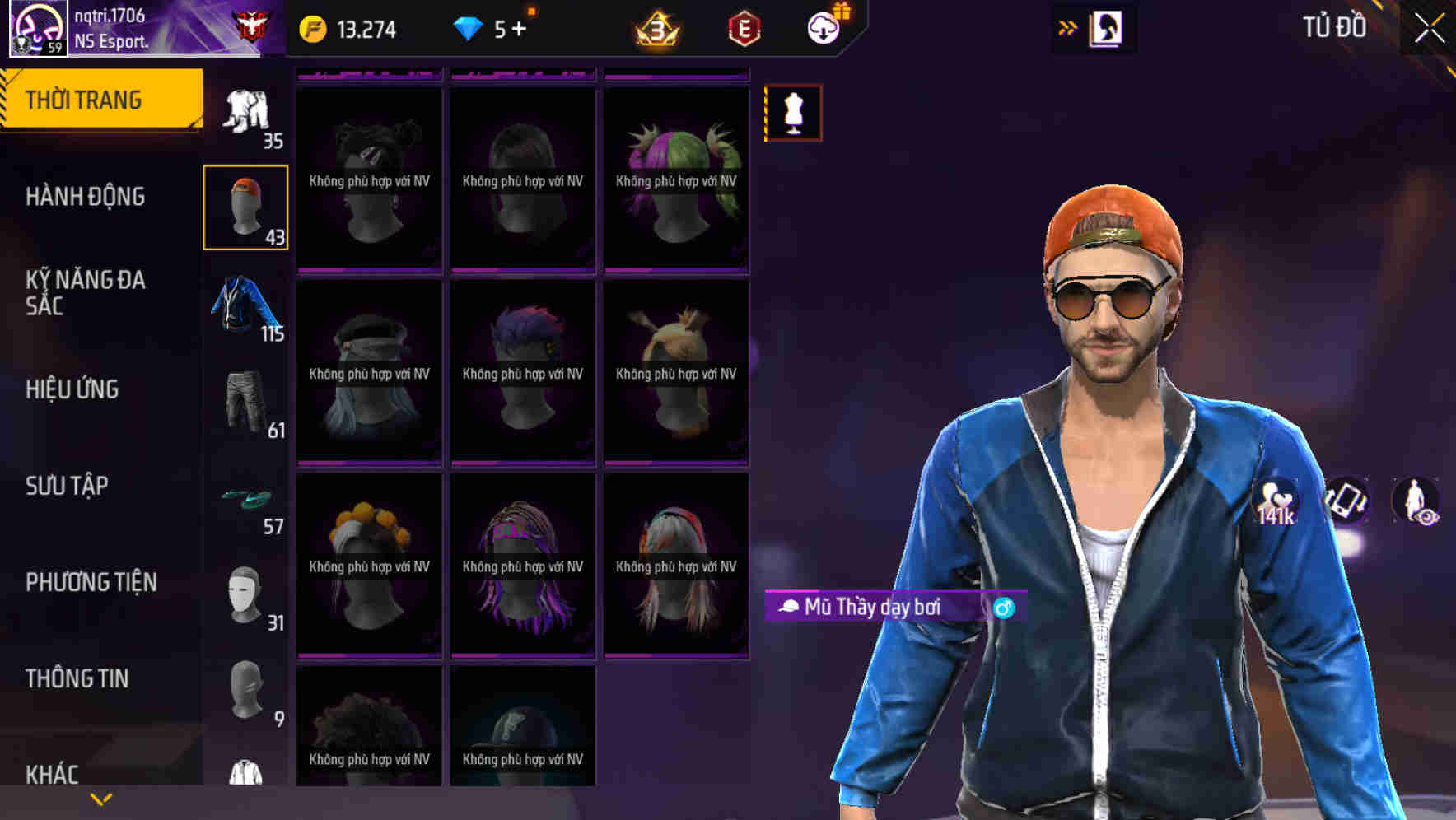This screenshot has height=820, width=1456.
Task: Click the gold coin balance icon
Action: point(313,27)
